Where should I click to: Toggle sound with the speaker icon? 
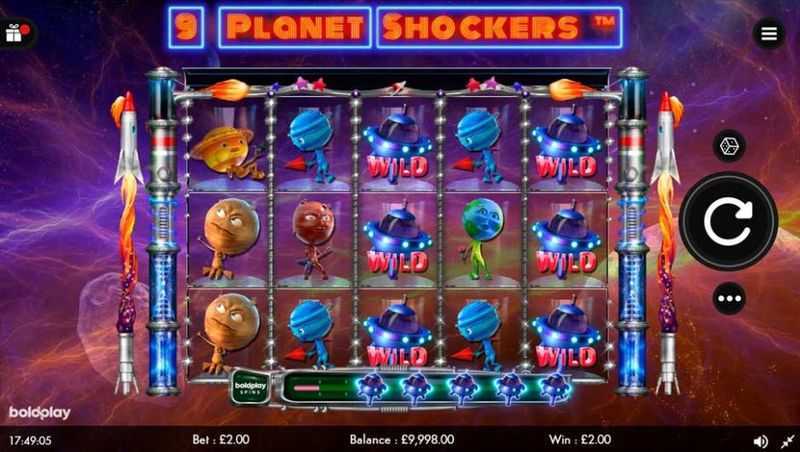click(760, 439)
